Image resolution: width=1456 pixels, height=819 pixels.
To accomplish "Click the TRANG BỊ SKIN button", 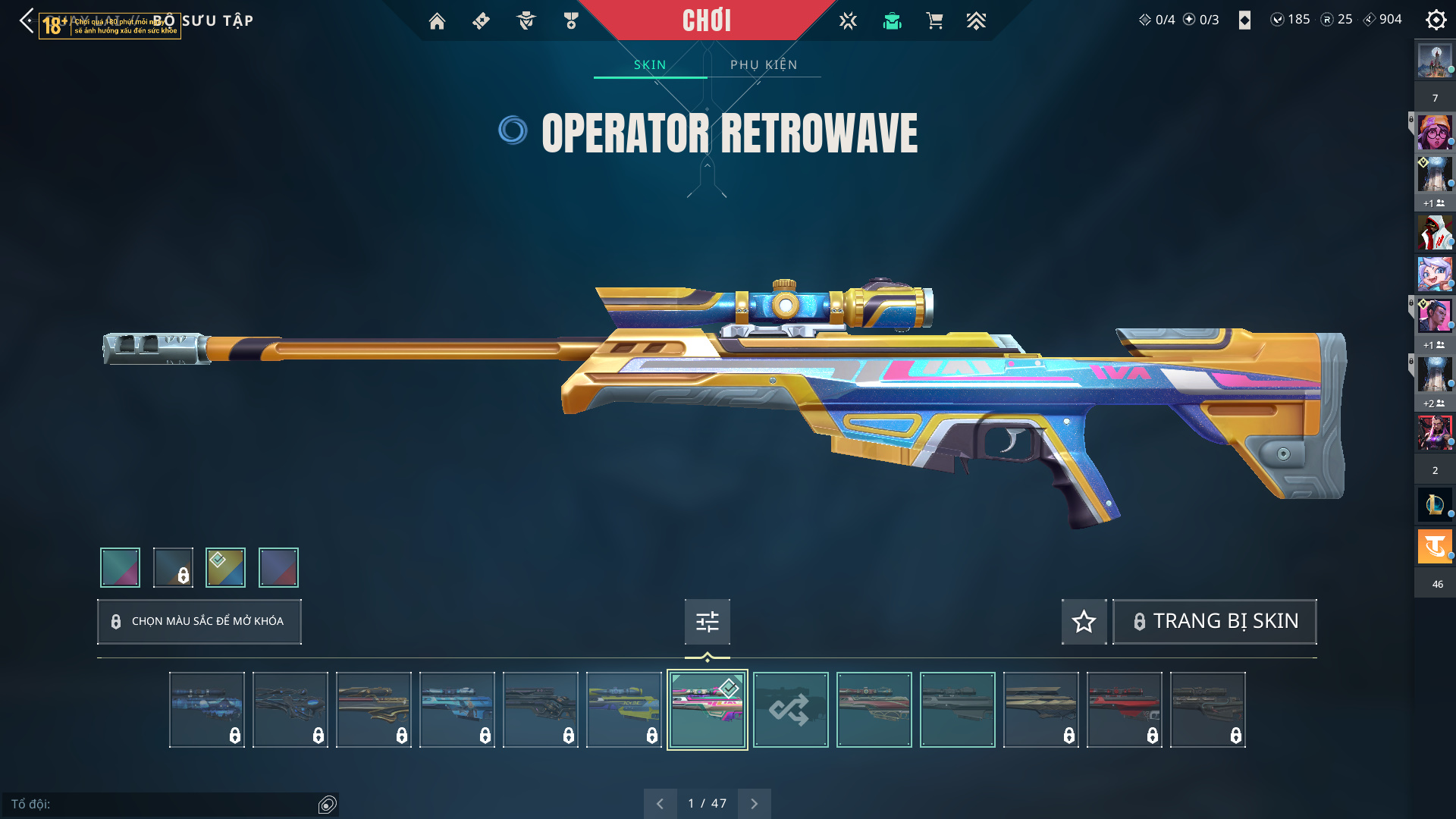I will tap(1214, 622).
